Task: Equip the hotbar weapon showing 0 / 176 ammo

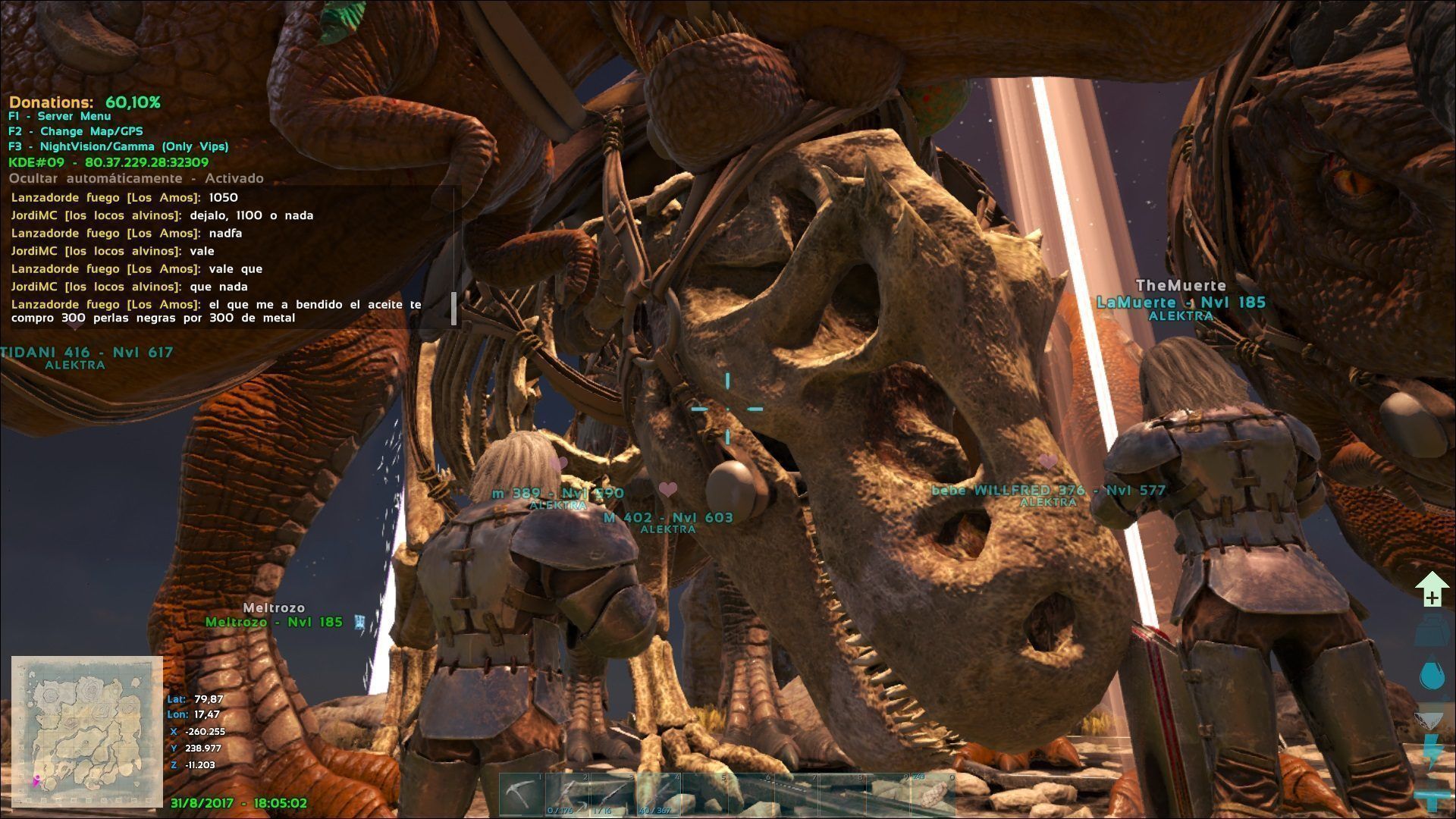Action: click(x=568, y=795)
